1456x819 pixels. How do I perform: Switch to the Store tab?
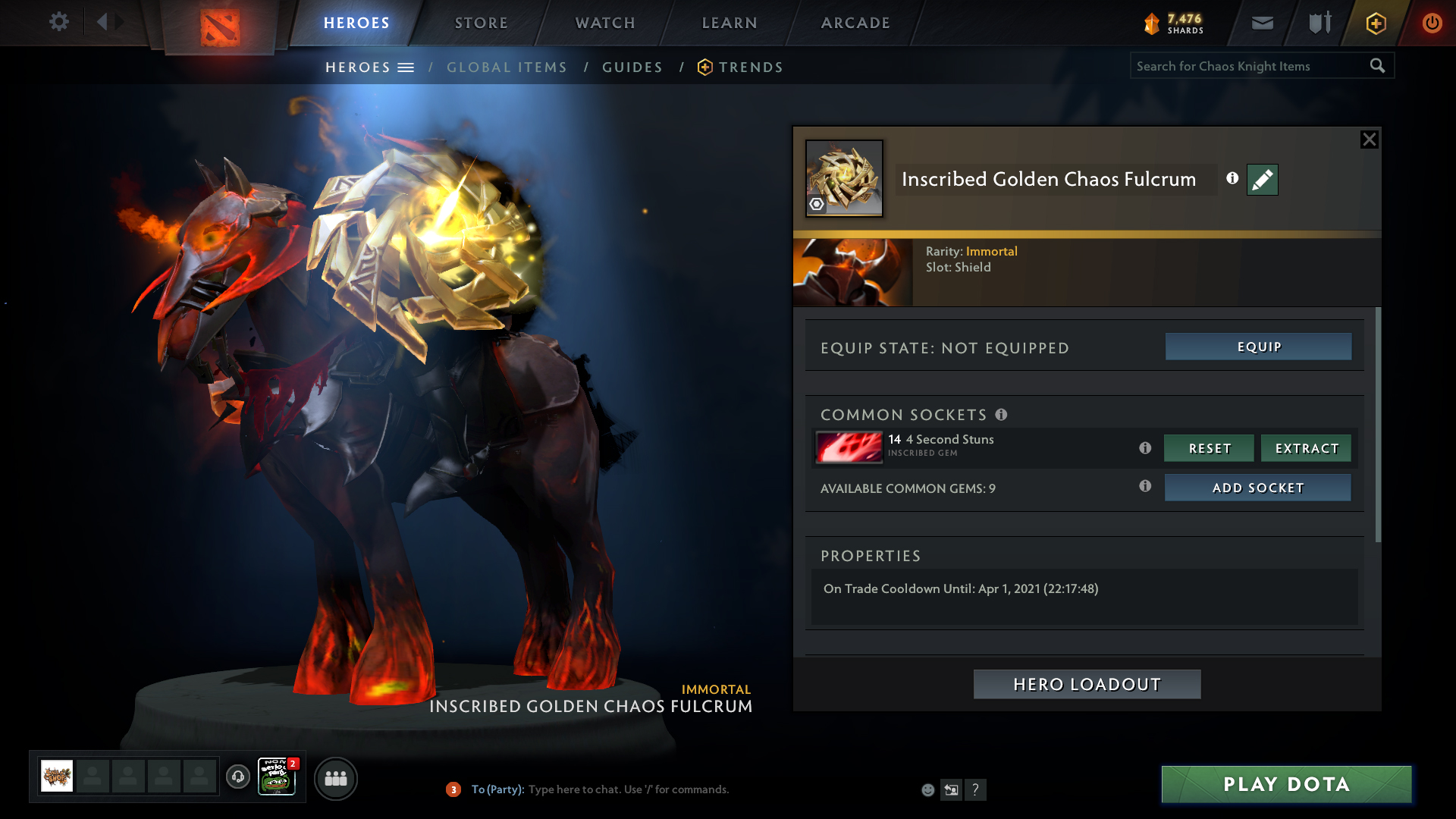482,23
